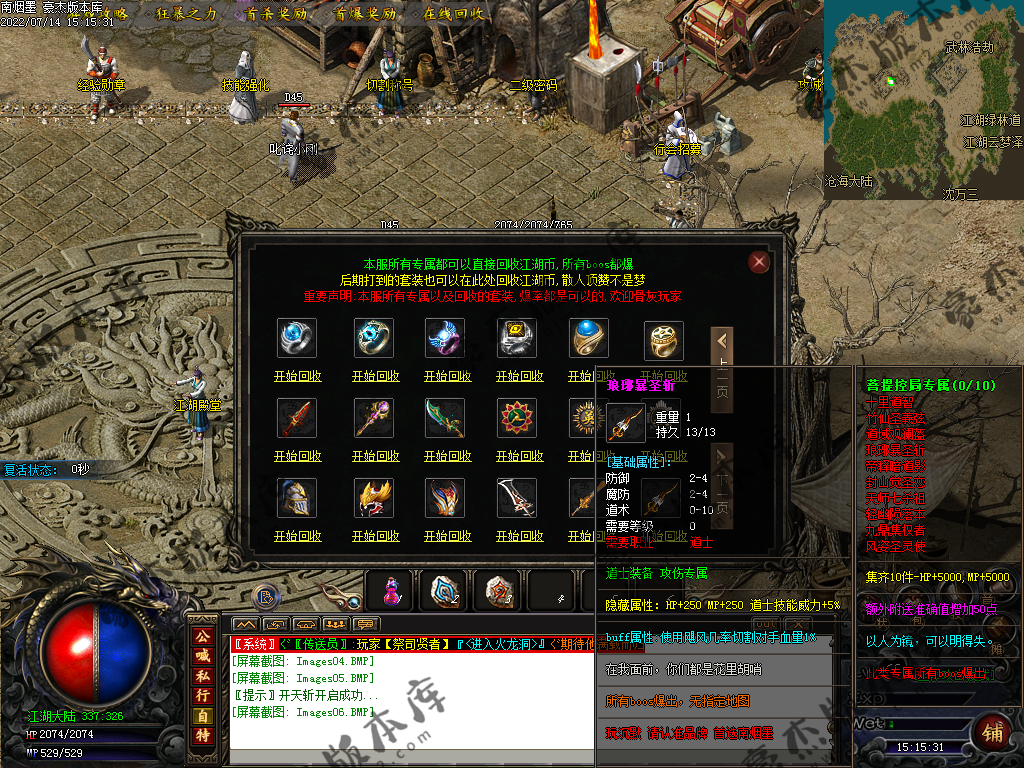
Task: Select the 行 guild chat channel
Action: tap(202, 695)
